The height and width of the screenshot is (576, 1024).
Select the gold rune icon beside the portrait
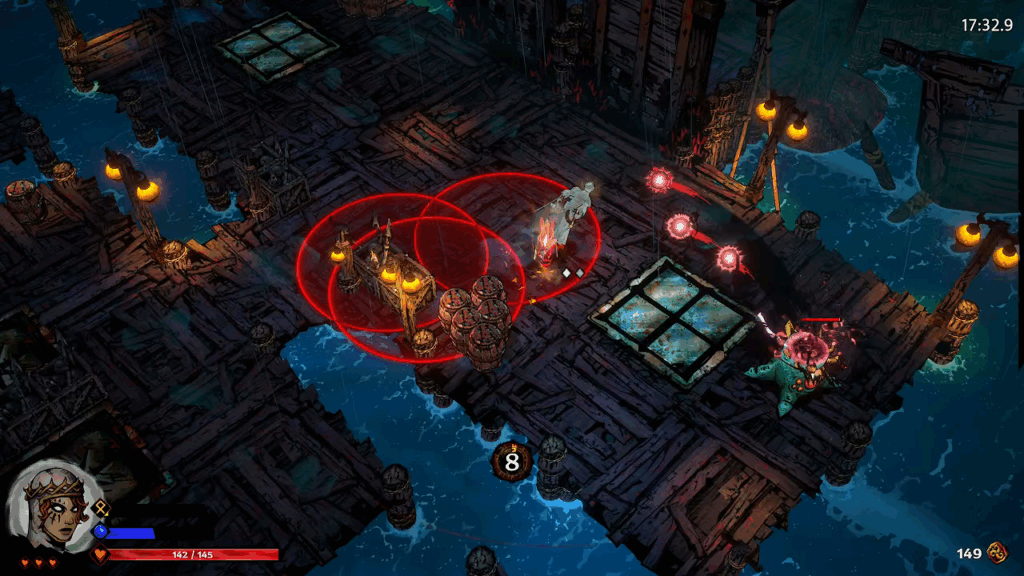point(101,508)
